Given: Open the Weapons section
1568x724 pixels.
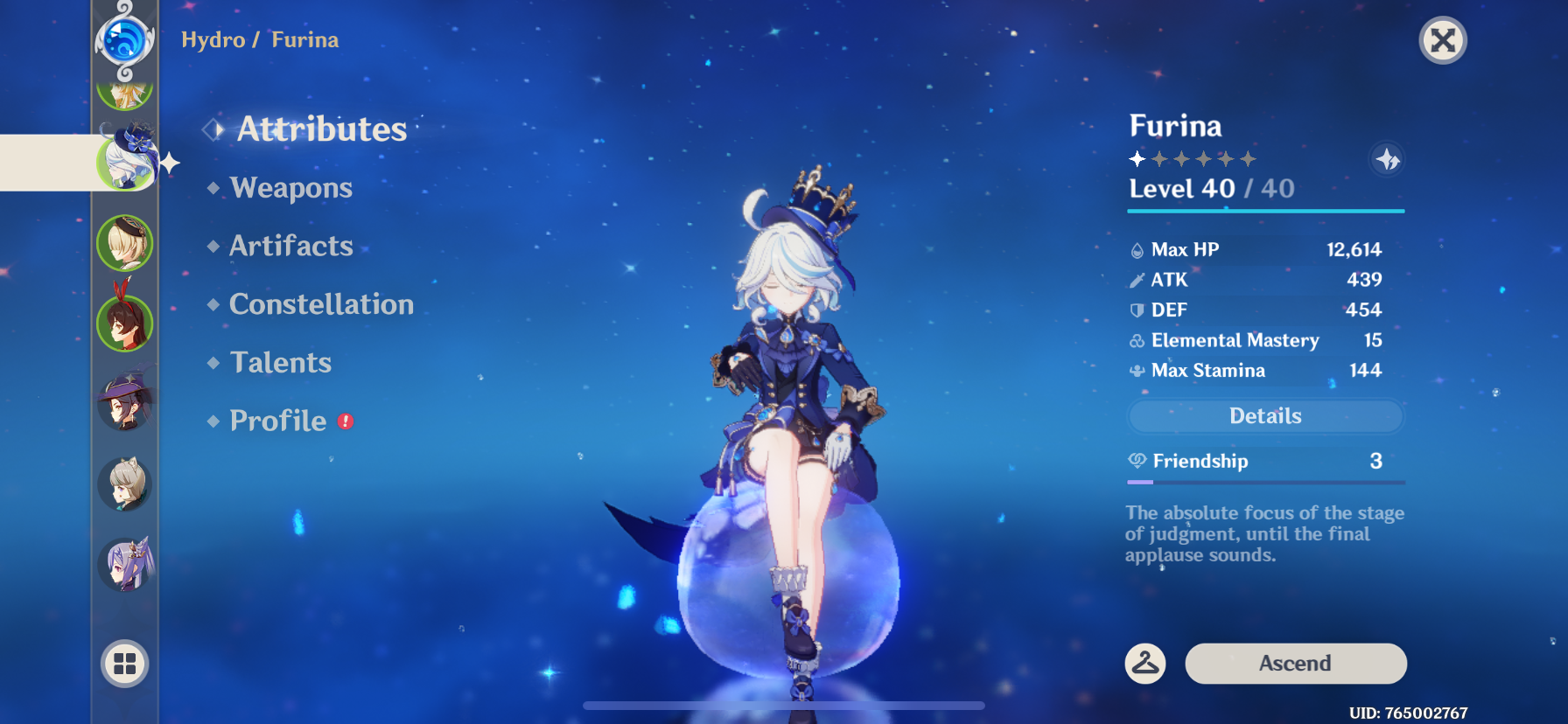Looking at the screenshot, I should coord(290,187).
